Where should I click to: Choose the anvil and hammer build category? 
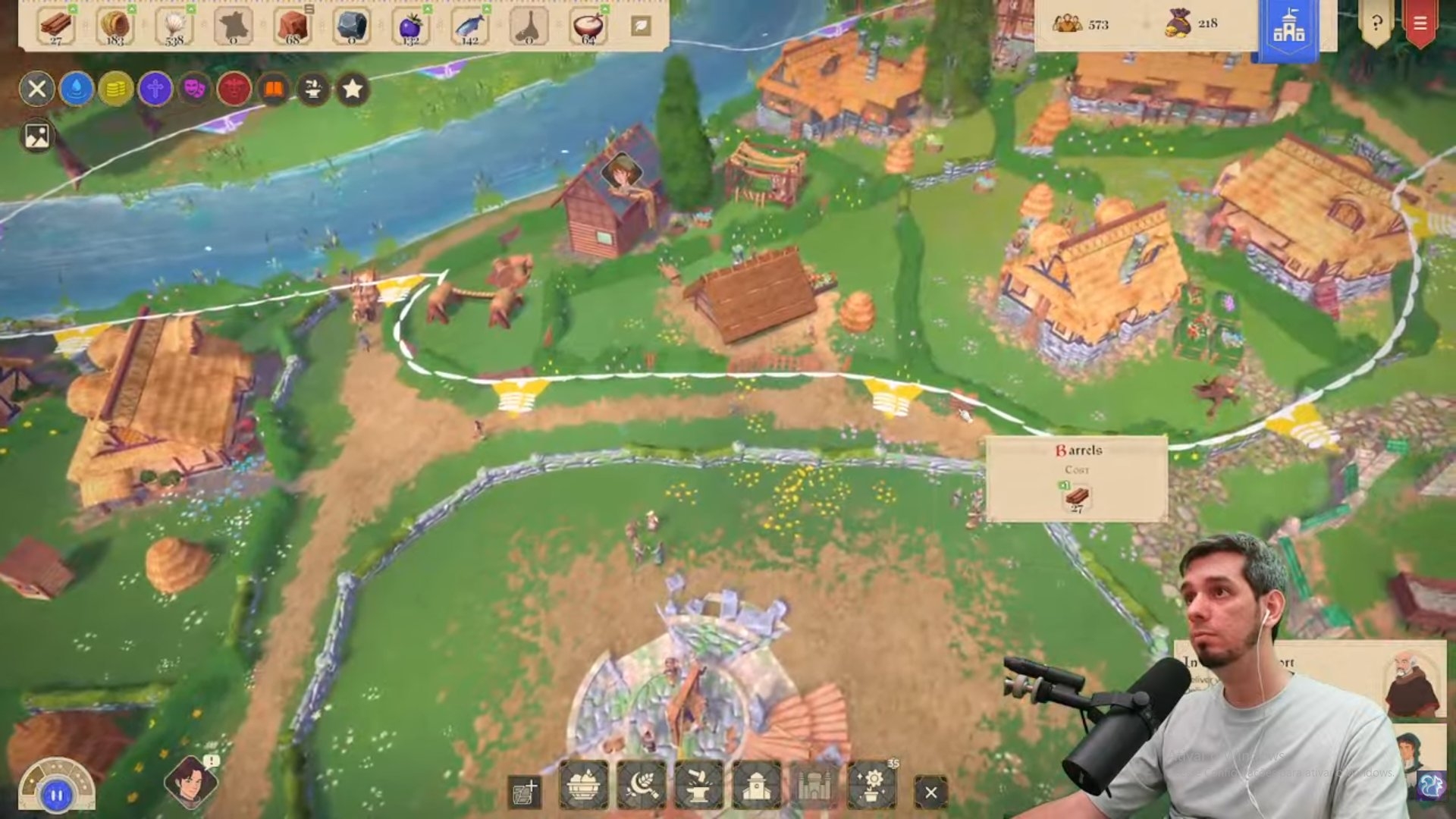698,786
